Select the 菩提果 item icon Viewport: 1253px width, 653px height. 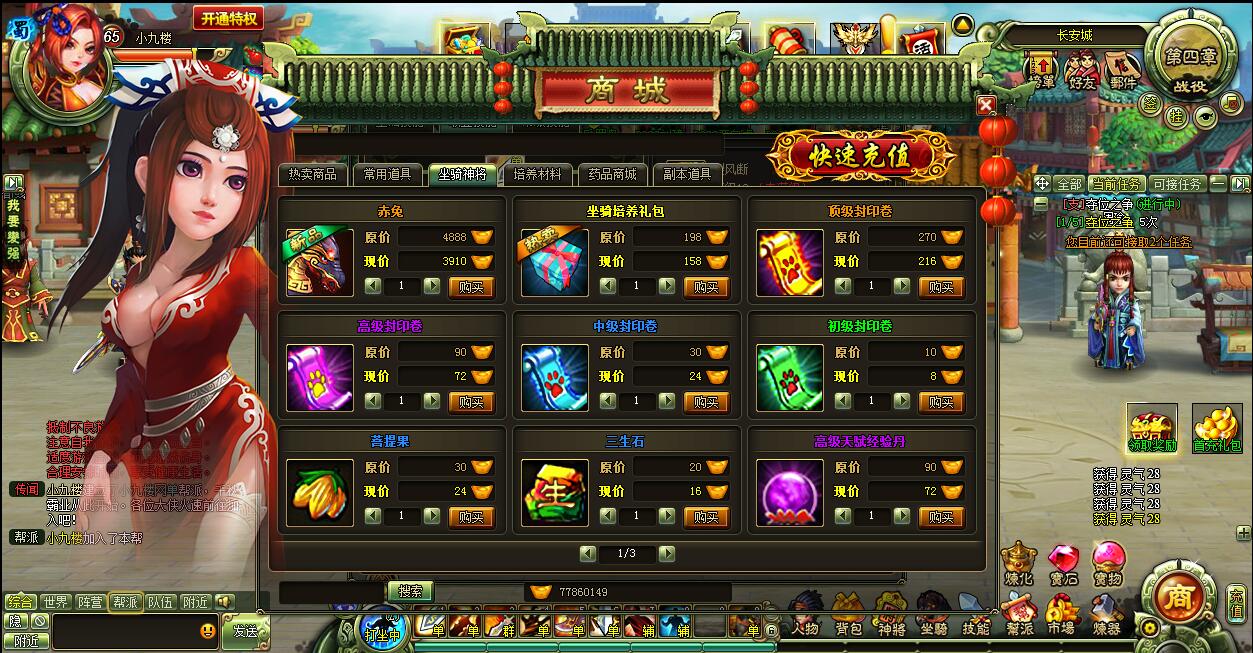coord(320,492)
